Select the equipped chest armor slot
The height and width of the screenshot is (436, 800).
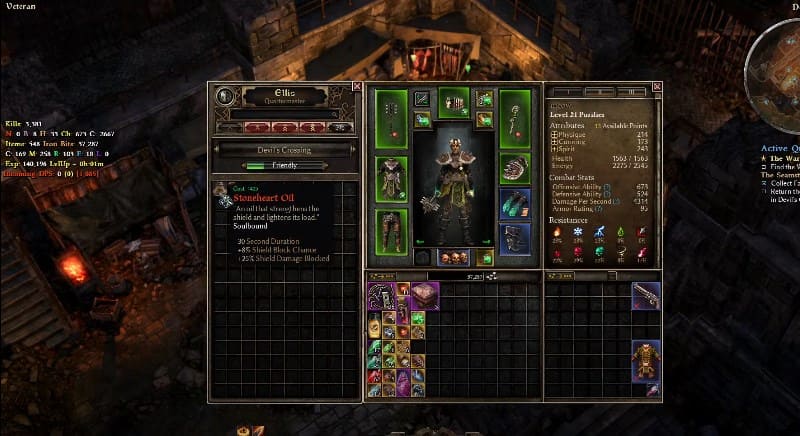click(391, 178)
